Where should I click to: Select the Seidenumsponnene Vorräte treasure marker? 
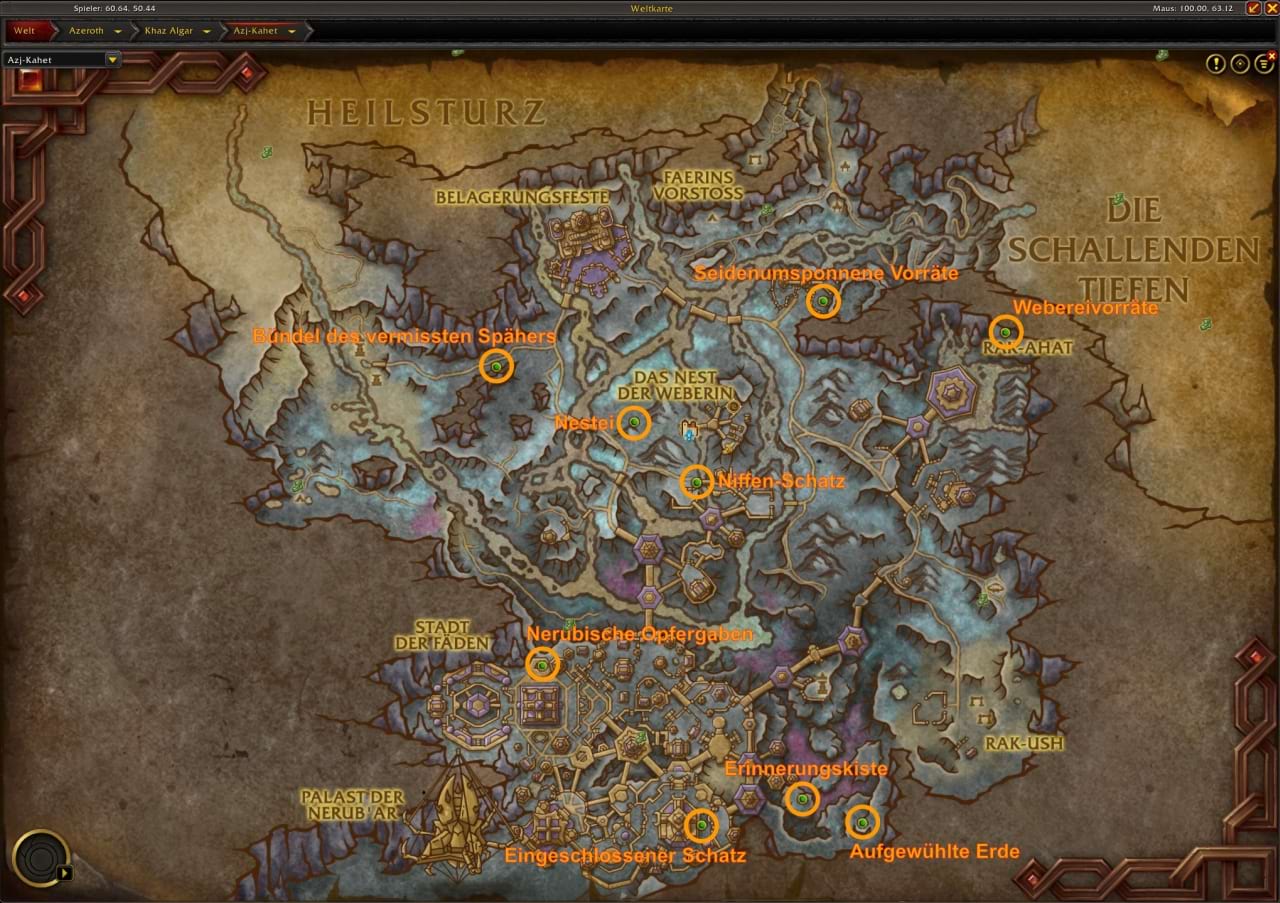(823, 301)
